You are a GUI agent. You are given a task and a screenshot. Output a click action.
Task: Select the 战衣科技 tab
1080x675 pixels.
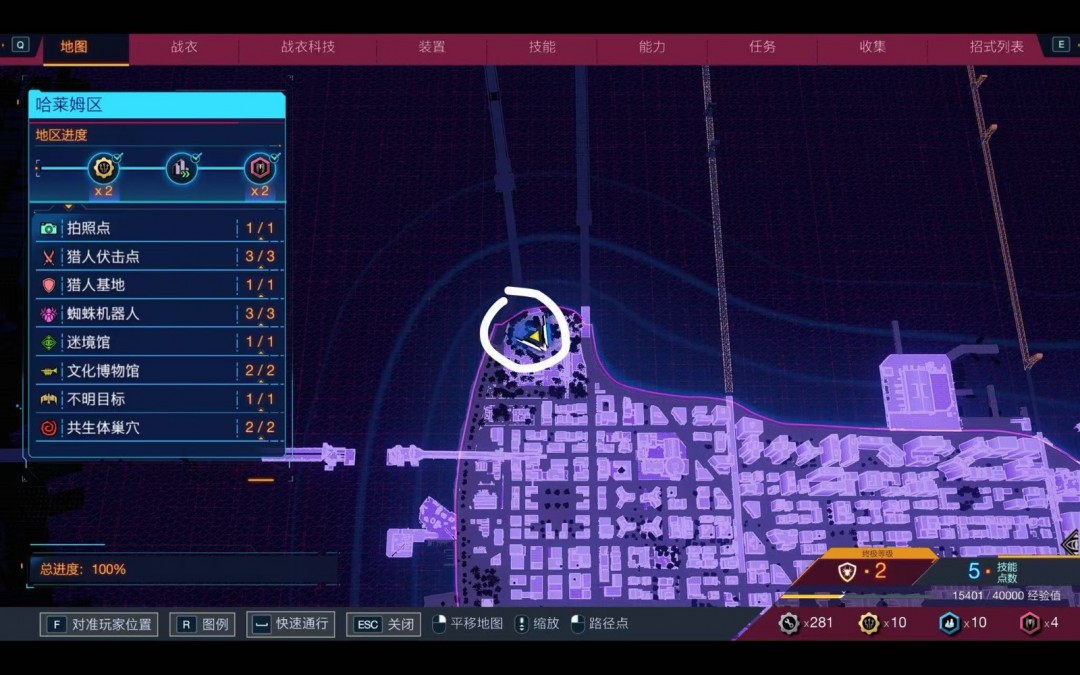point(308,47)
